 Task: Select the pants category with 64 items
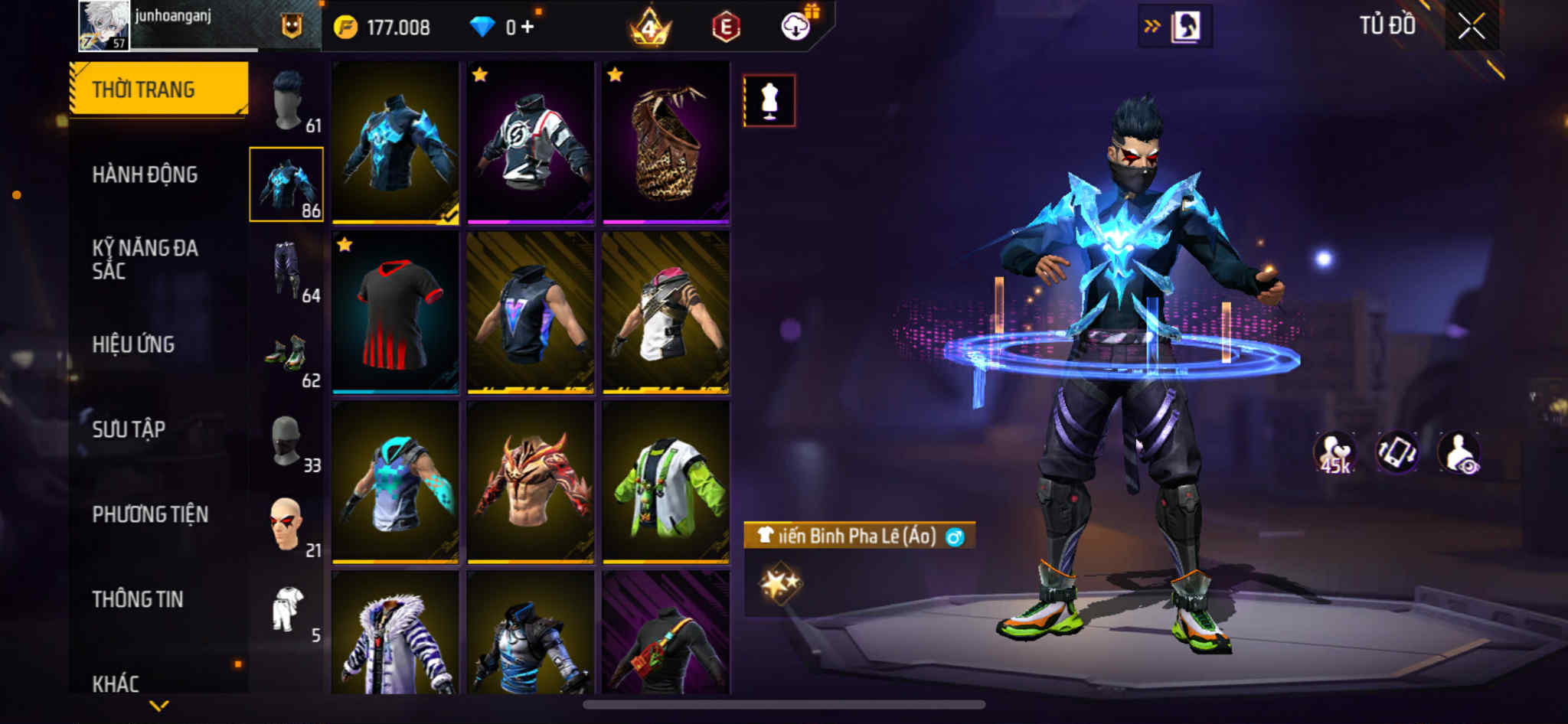(289, 270)
